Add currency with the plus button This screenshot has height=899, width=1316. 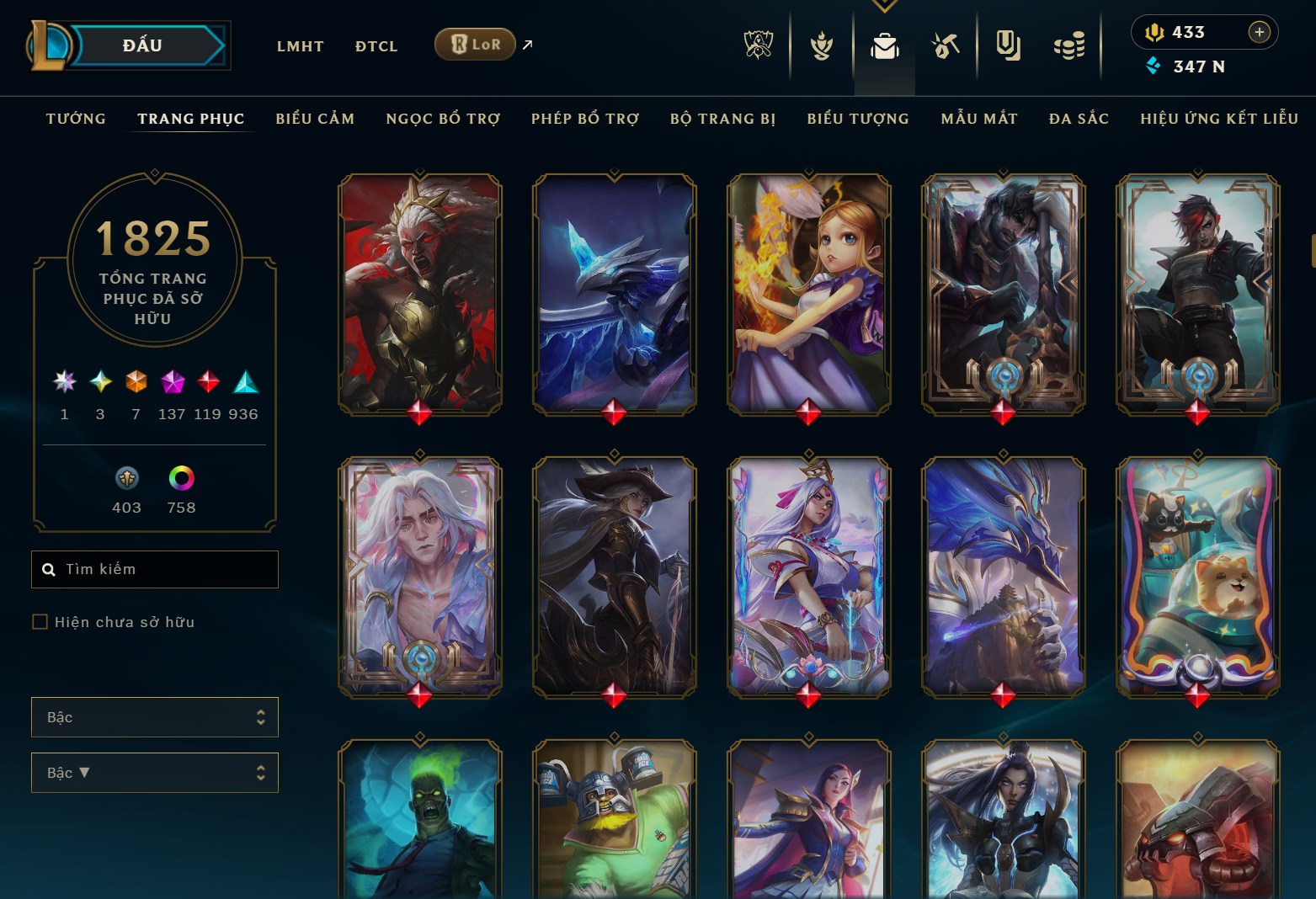pyautogui.click(x=1259, y=32)
